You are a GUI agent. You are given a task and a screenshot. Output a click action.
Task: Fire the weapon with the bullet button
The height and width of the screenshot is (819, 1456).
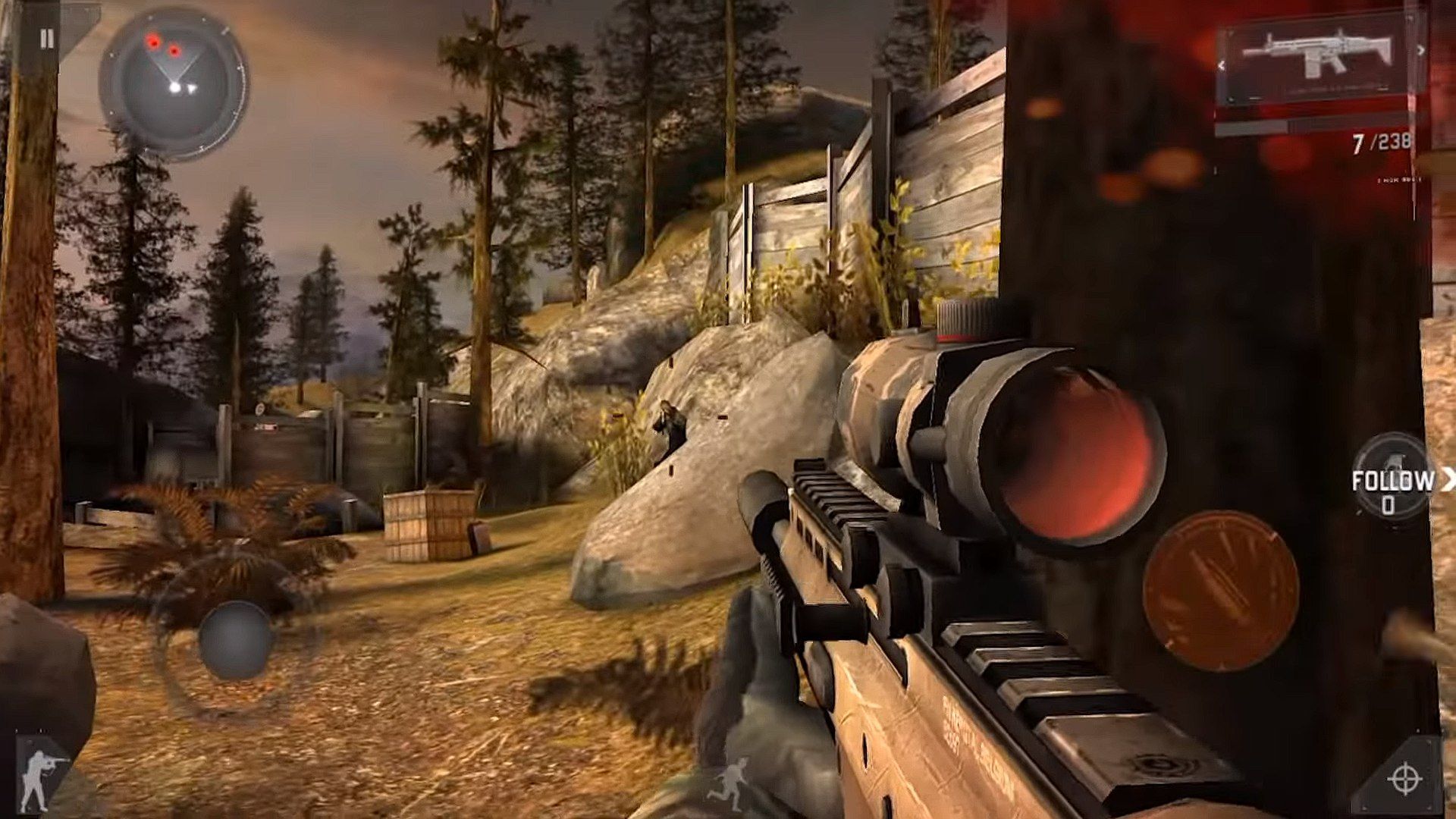1220,590
